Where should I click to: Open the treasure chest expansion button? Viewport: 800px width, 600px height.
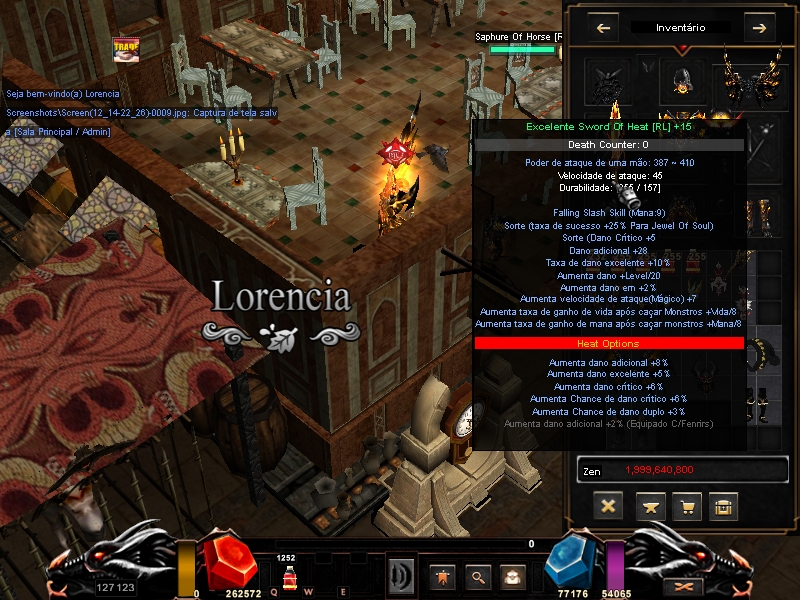(x=724, y=506)
